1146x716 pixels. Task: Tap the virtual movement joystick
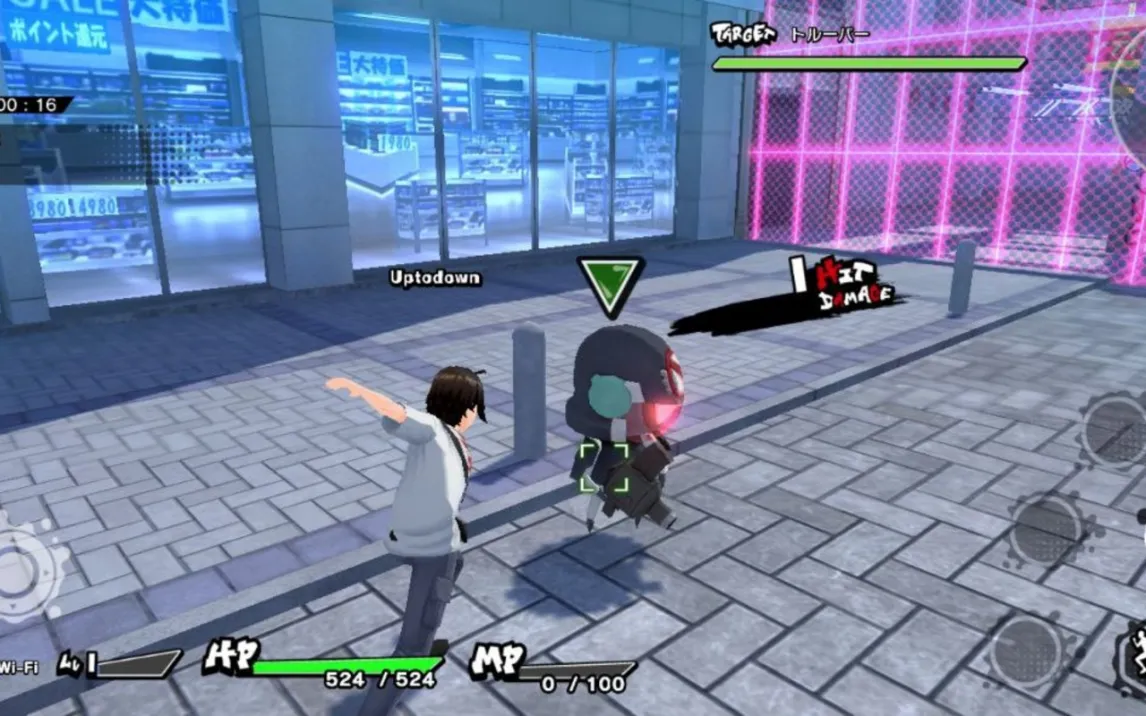click(22, 570)
